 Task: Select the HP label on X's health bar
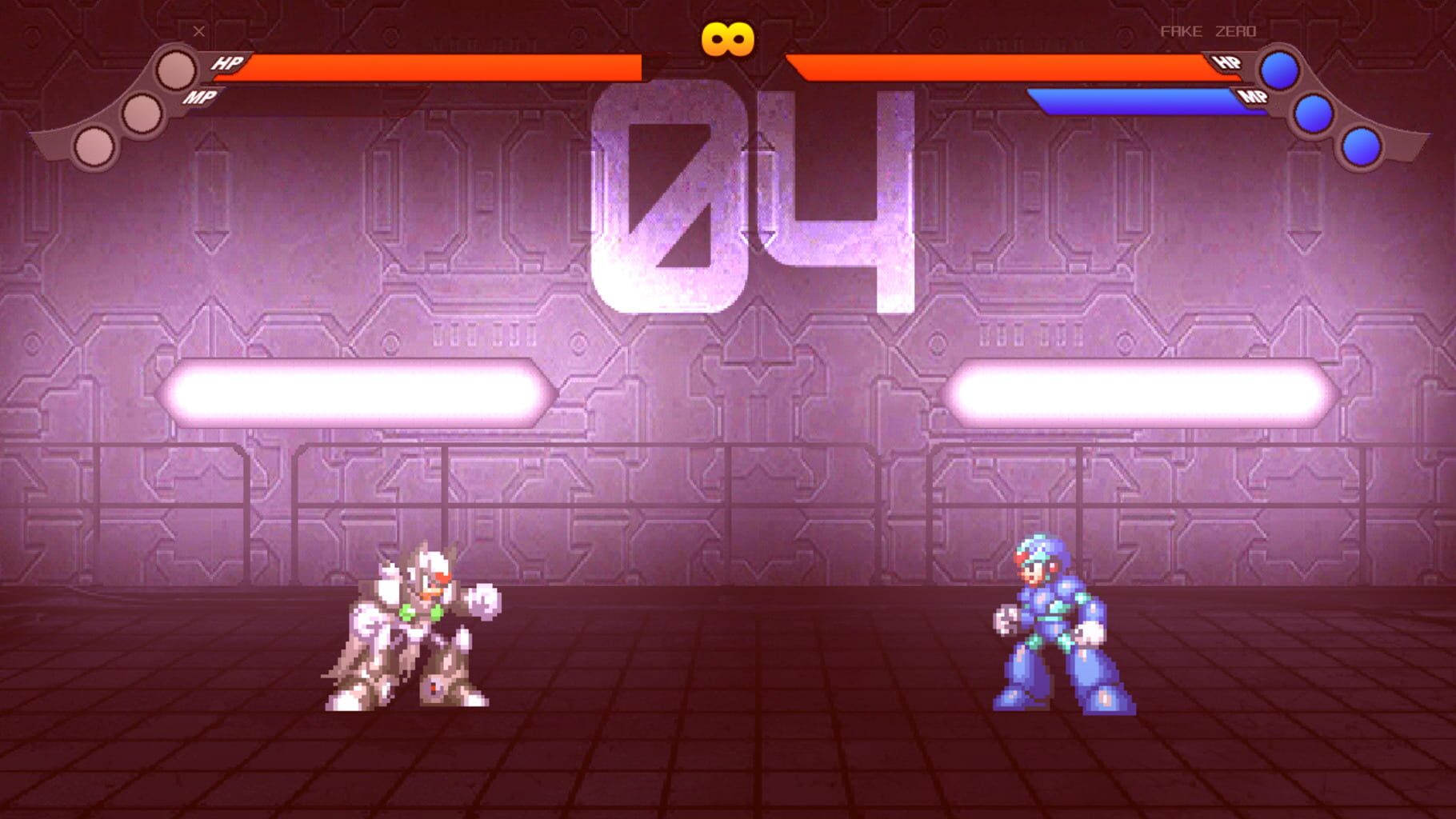225,62
